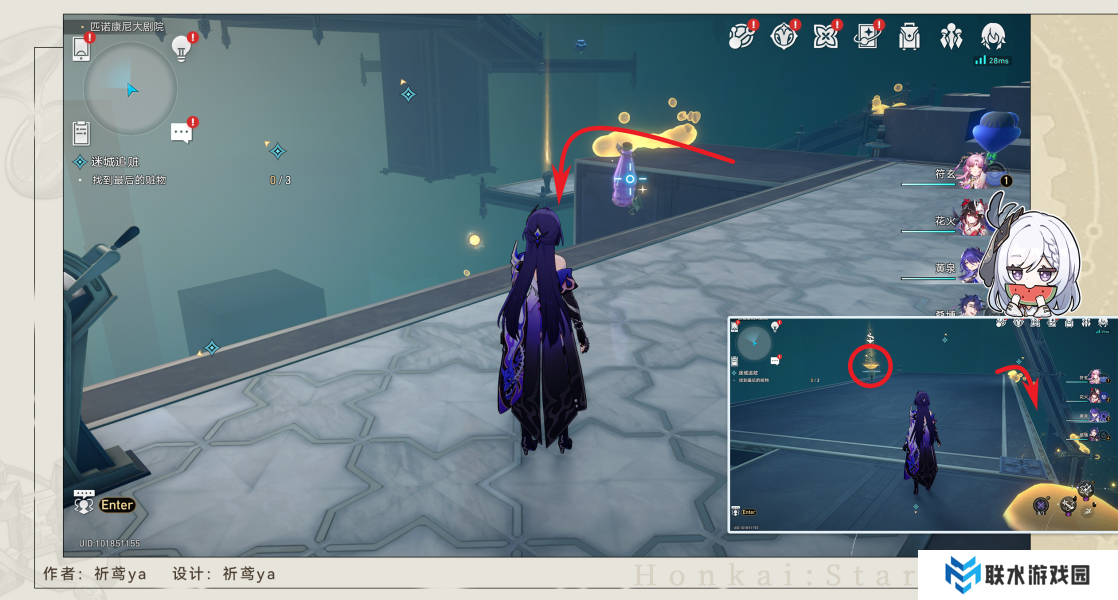Open the character head silhouette icon
1118x600 pixels.
(993, 37)
